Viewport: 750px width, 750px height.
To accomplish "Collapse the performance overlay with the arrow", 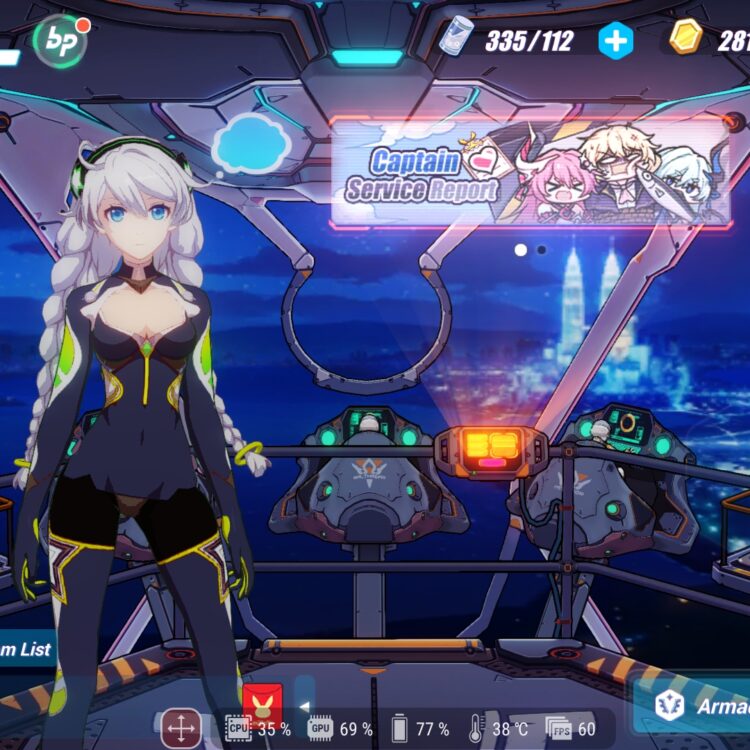I will 305,707.
